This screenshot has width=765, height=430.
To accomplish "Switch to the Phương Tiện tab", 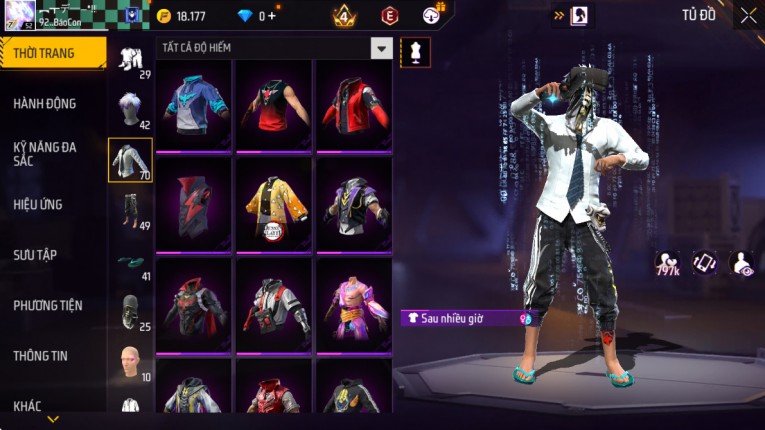I will click(x=48, y=305).
